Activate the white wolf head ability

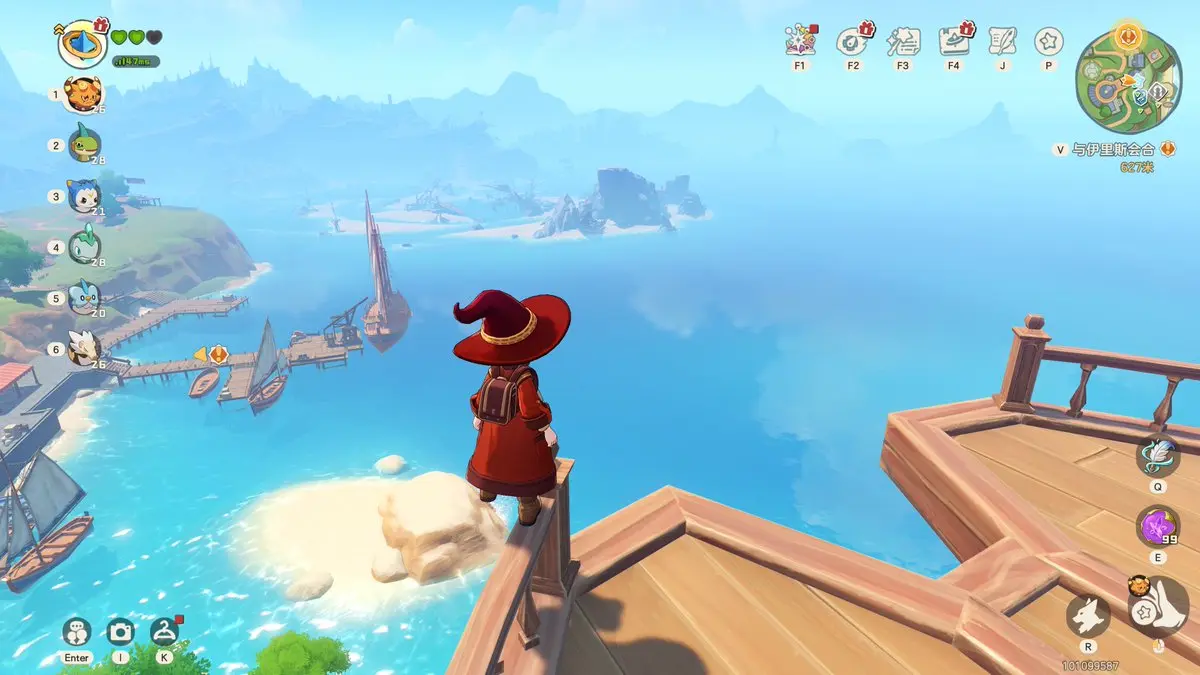(x=1088, y=615)
